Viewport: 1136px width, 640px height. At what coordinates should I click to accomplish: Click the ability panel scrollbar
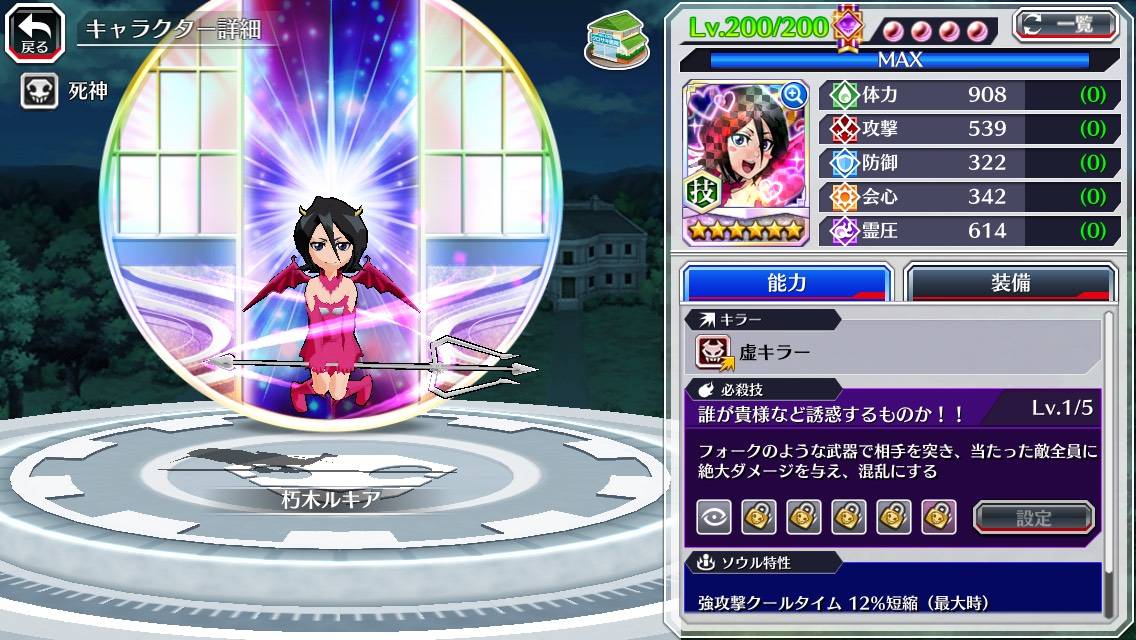1108,465
